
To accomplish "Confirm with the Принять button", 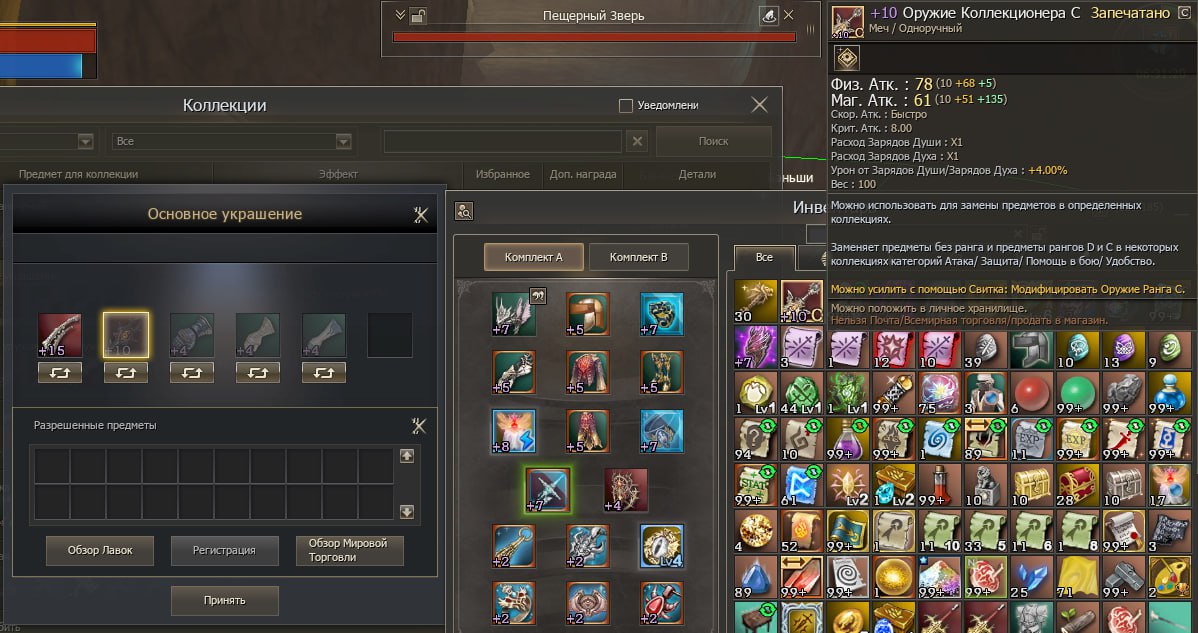I will (x=225, y=600).
